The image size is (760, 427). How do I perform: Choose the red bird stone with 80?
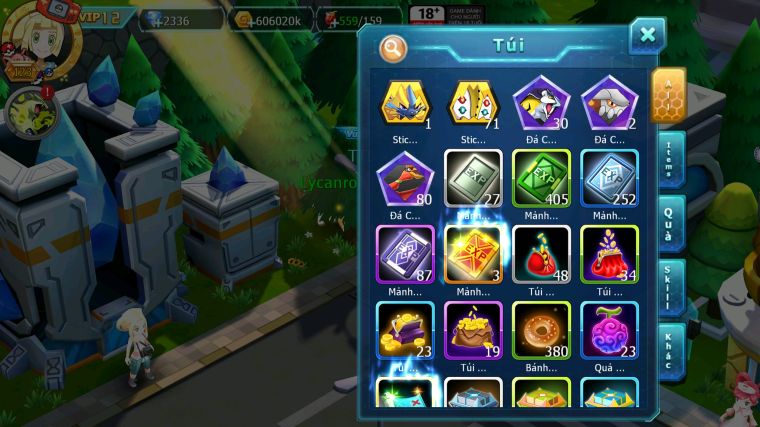405,179
